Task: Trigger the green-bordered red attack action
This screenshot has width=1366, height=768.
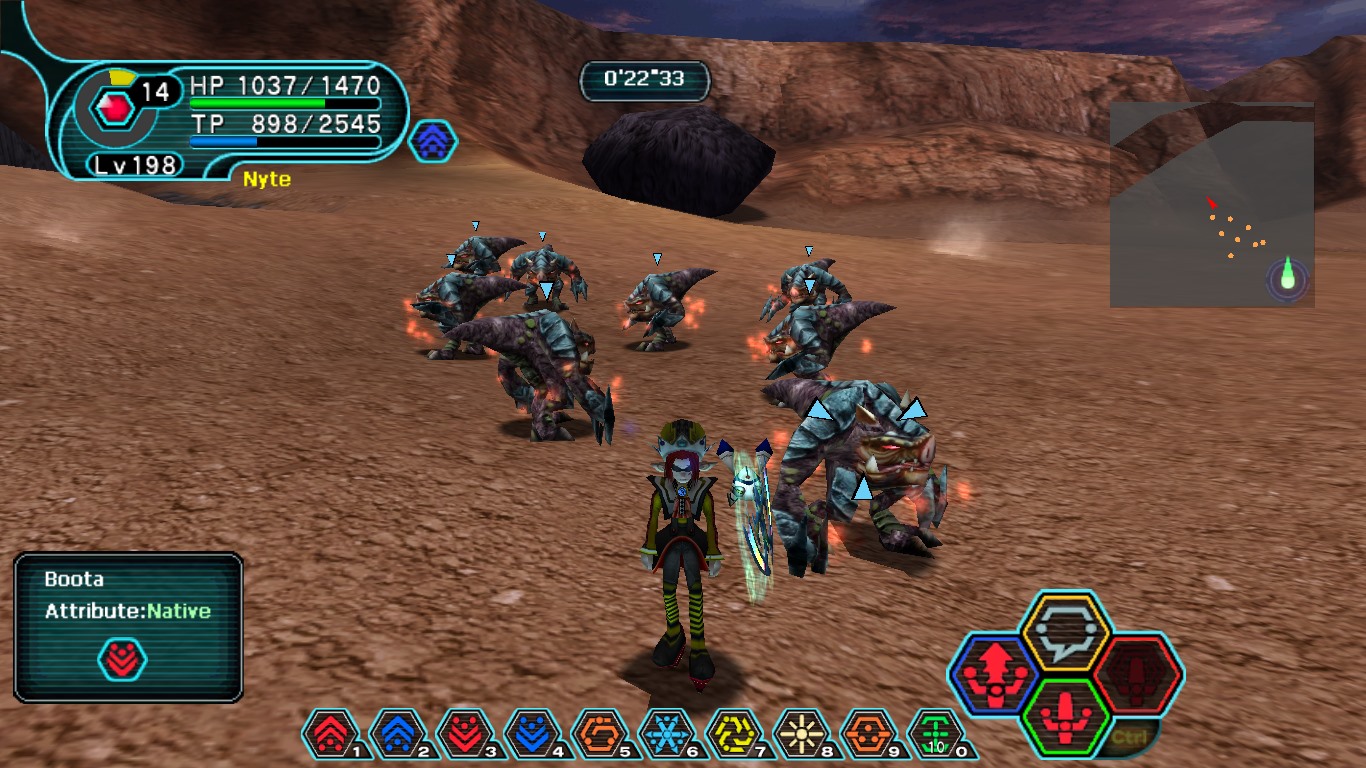Action: (x=1066, y=718)
